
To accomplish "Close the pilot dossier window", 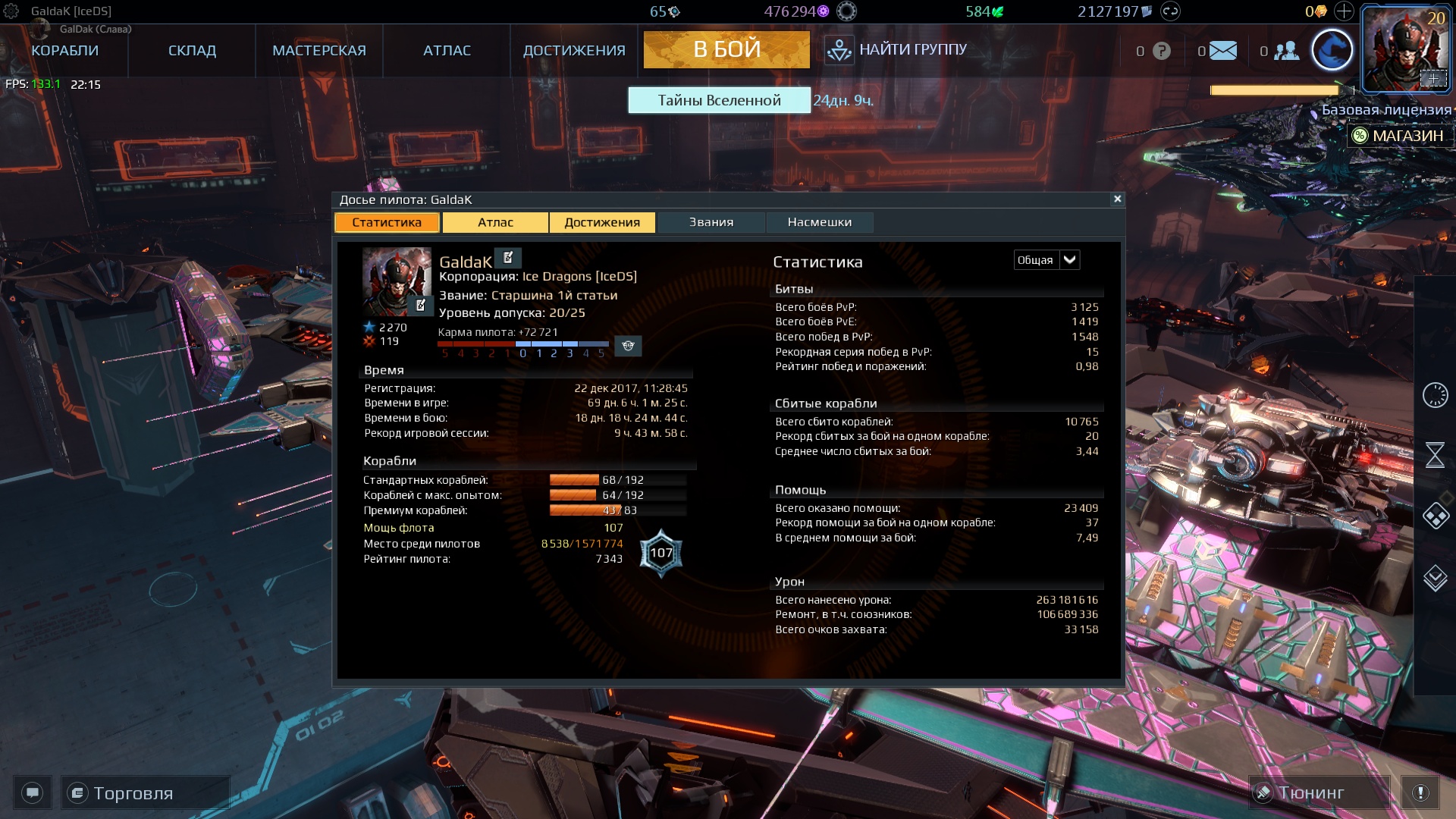I will point(1117,199).
